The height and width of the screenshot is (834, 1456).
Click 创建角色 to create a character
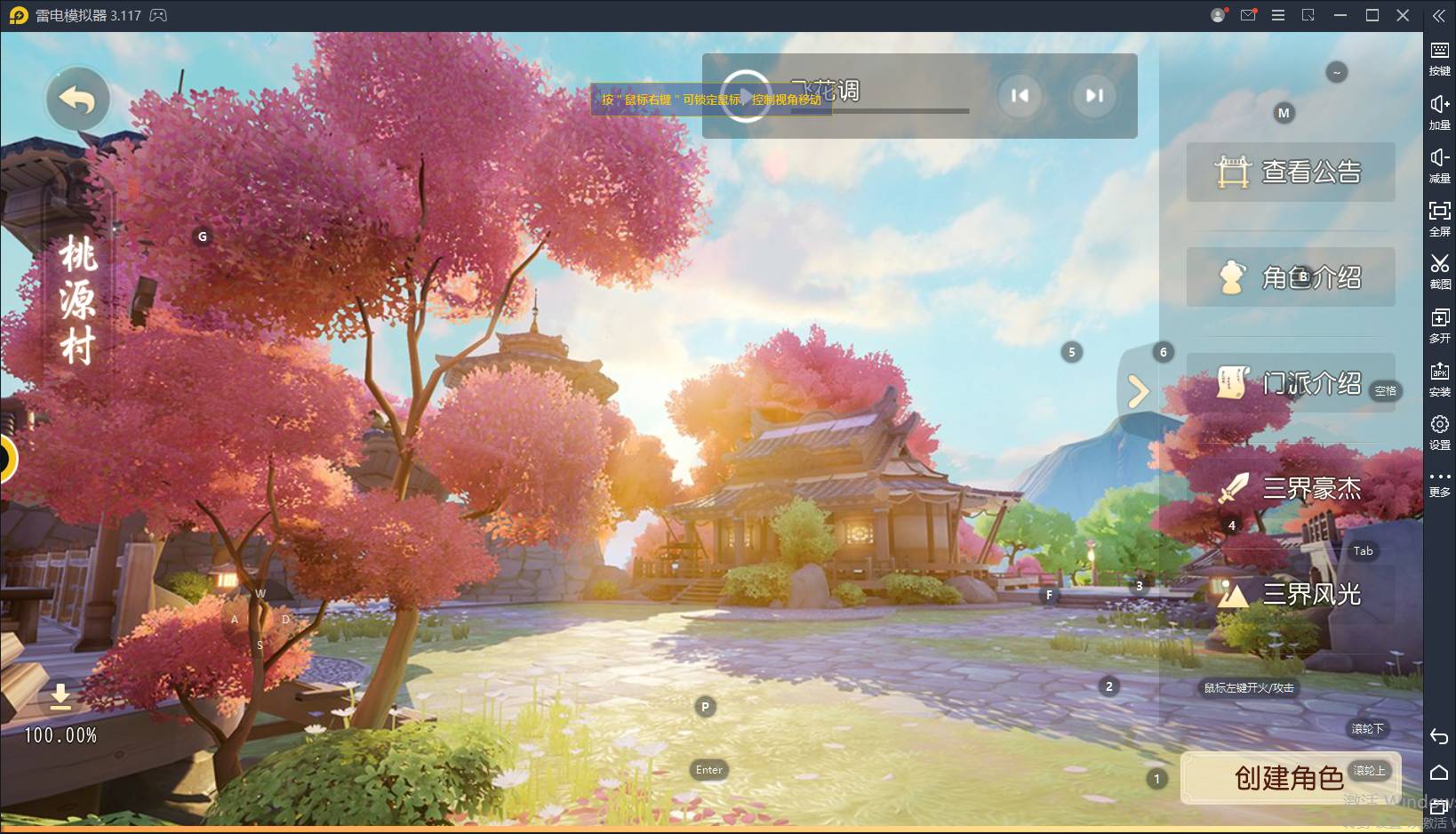click(x=1290, y=778)
